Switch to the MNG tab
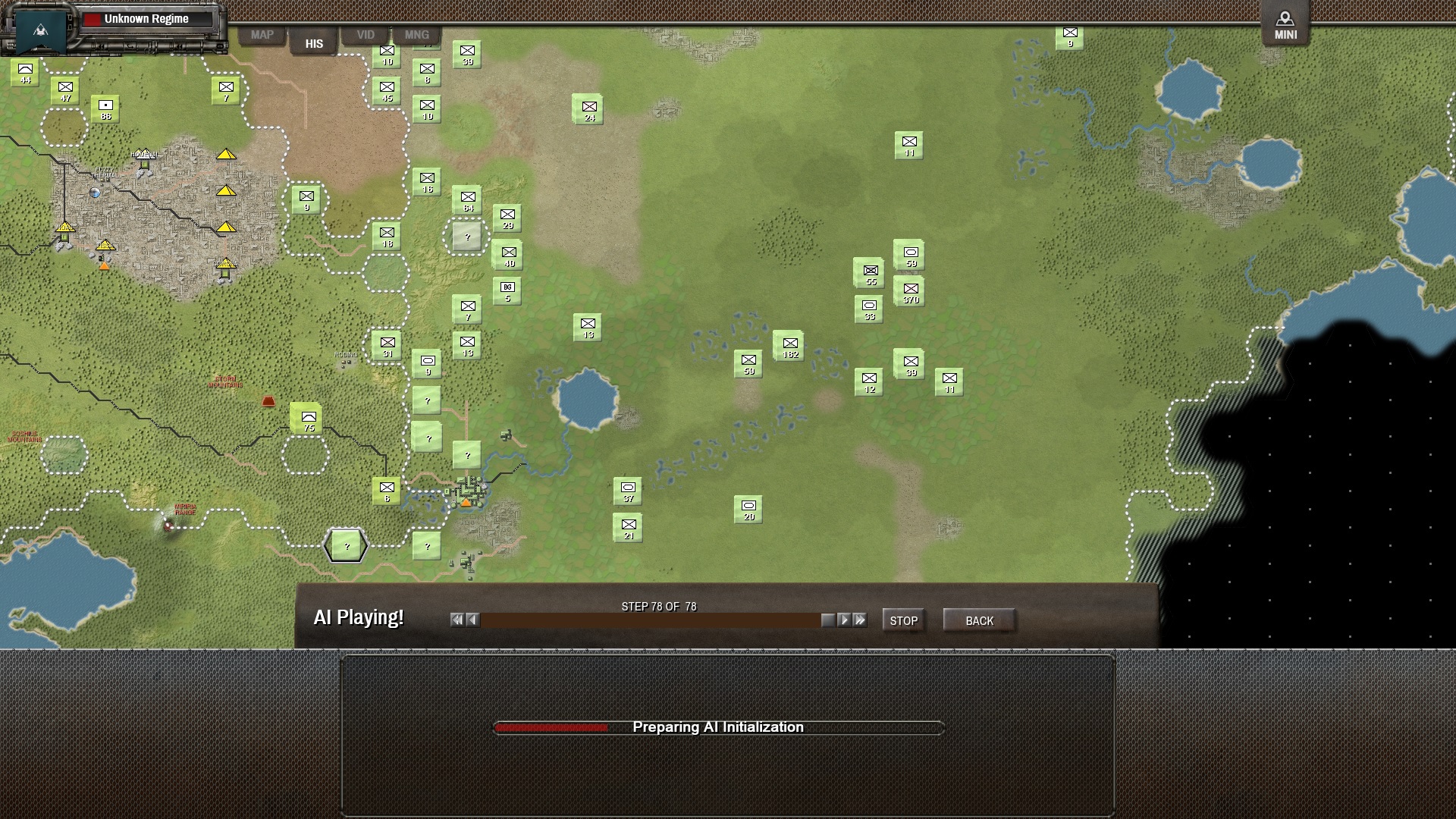Viewport: 1456px width, 819px height. pyautogui.click(x=416, y=35)
